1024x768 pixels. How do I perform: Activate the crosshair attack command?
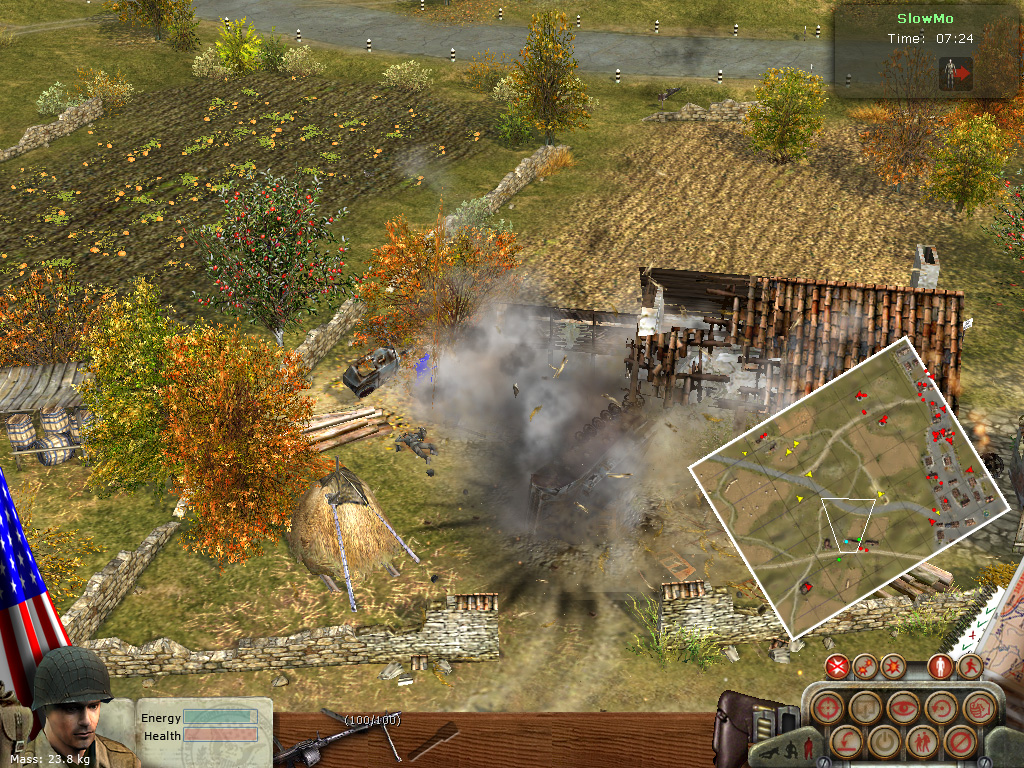pos(826,708)
